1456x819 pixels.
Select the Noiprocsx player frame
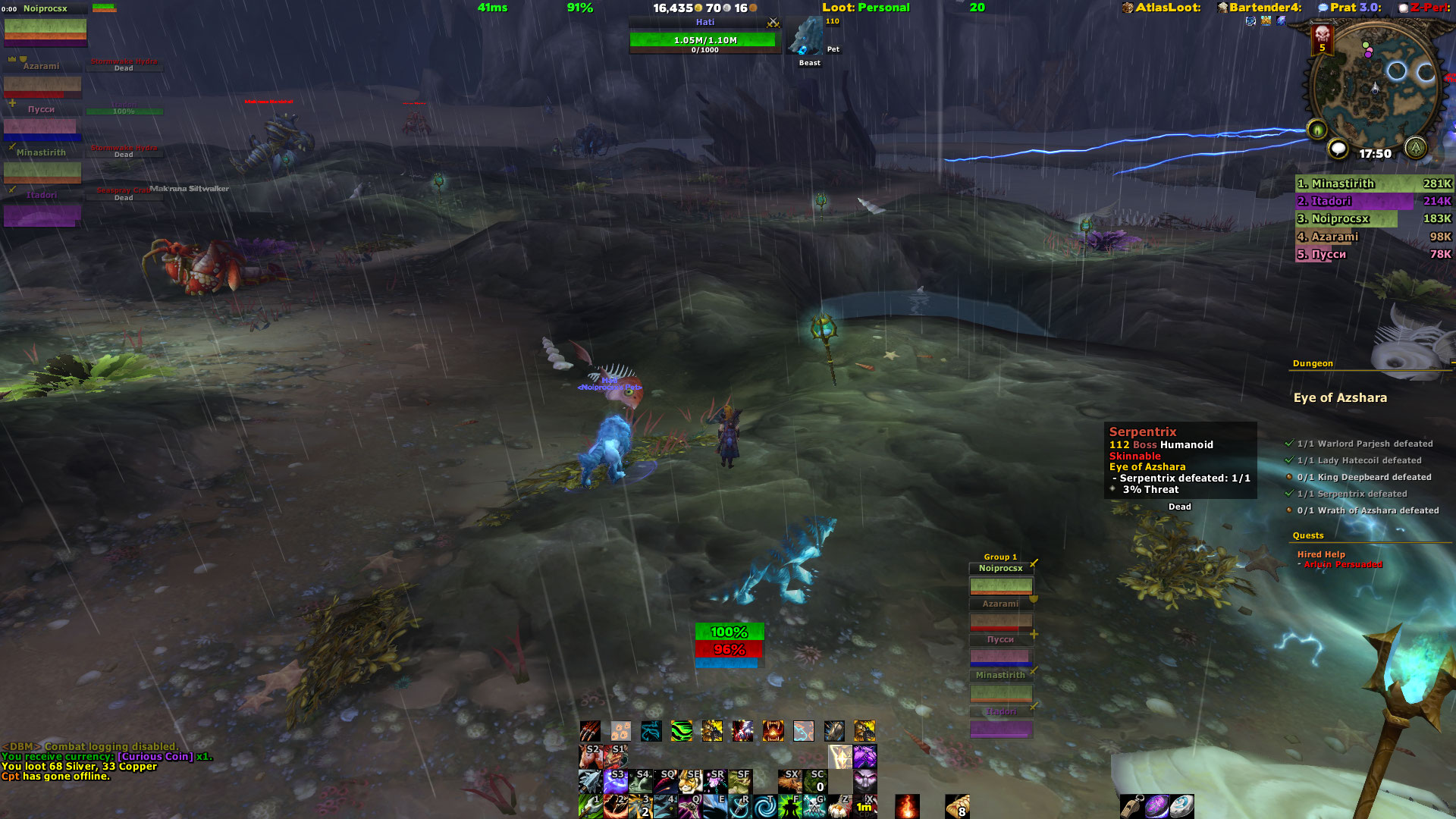[45, 29]
